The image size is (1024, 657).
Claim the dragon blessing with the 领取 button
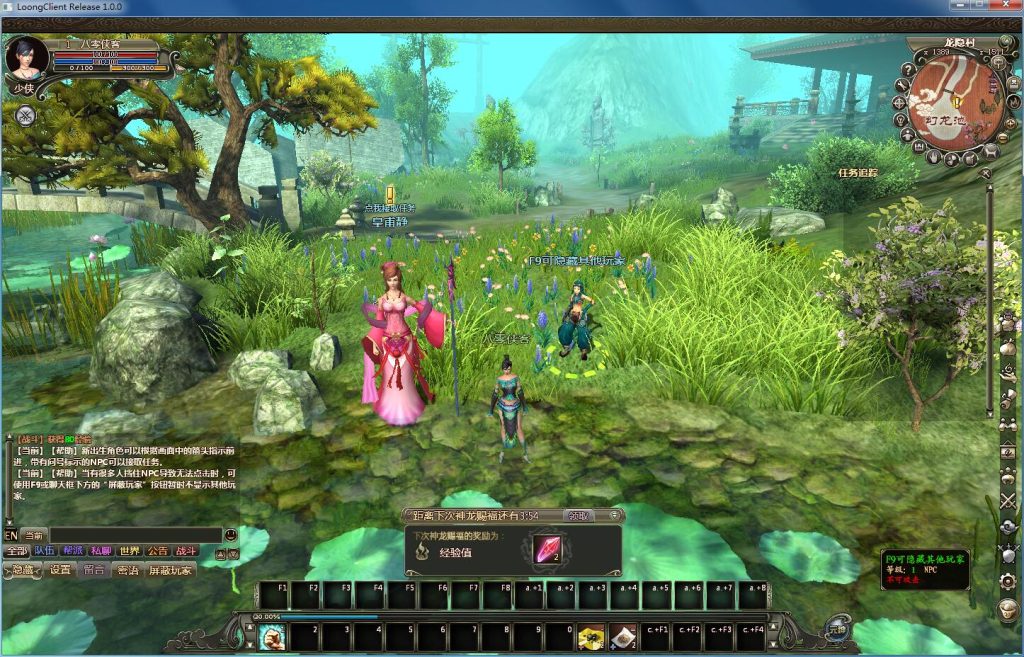pos(578,516)
